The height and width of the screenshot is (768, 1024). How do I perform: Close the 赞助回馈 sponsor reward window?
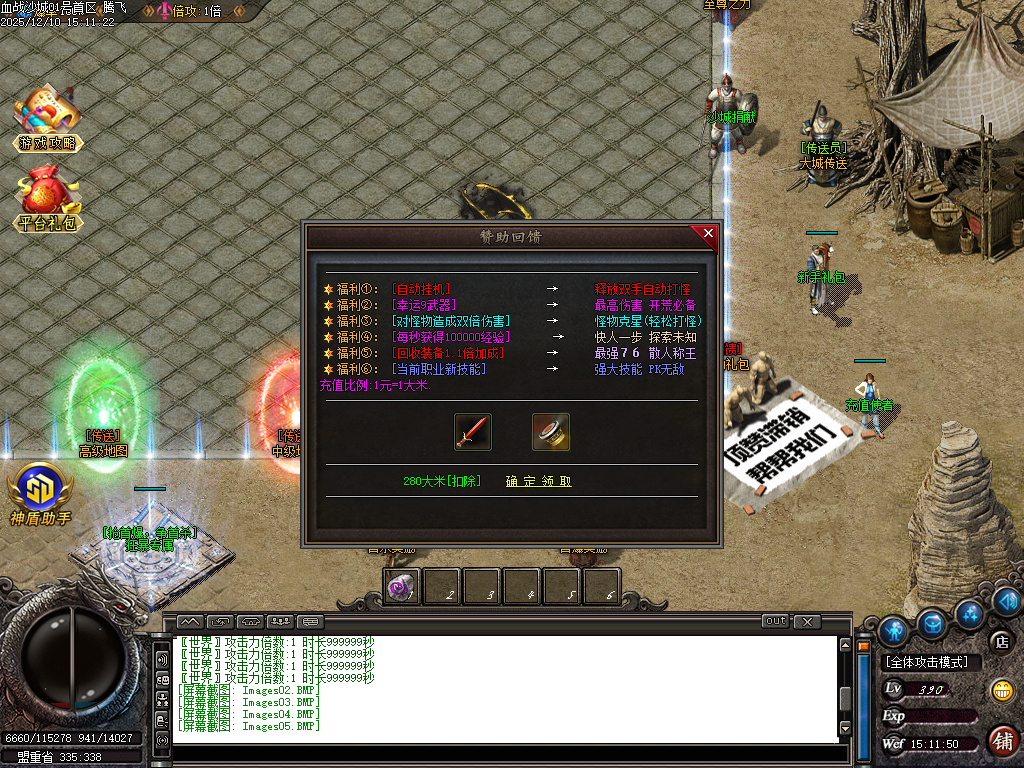click(x=708, y=234)
